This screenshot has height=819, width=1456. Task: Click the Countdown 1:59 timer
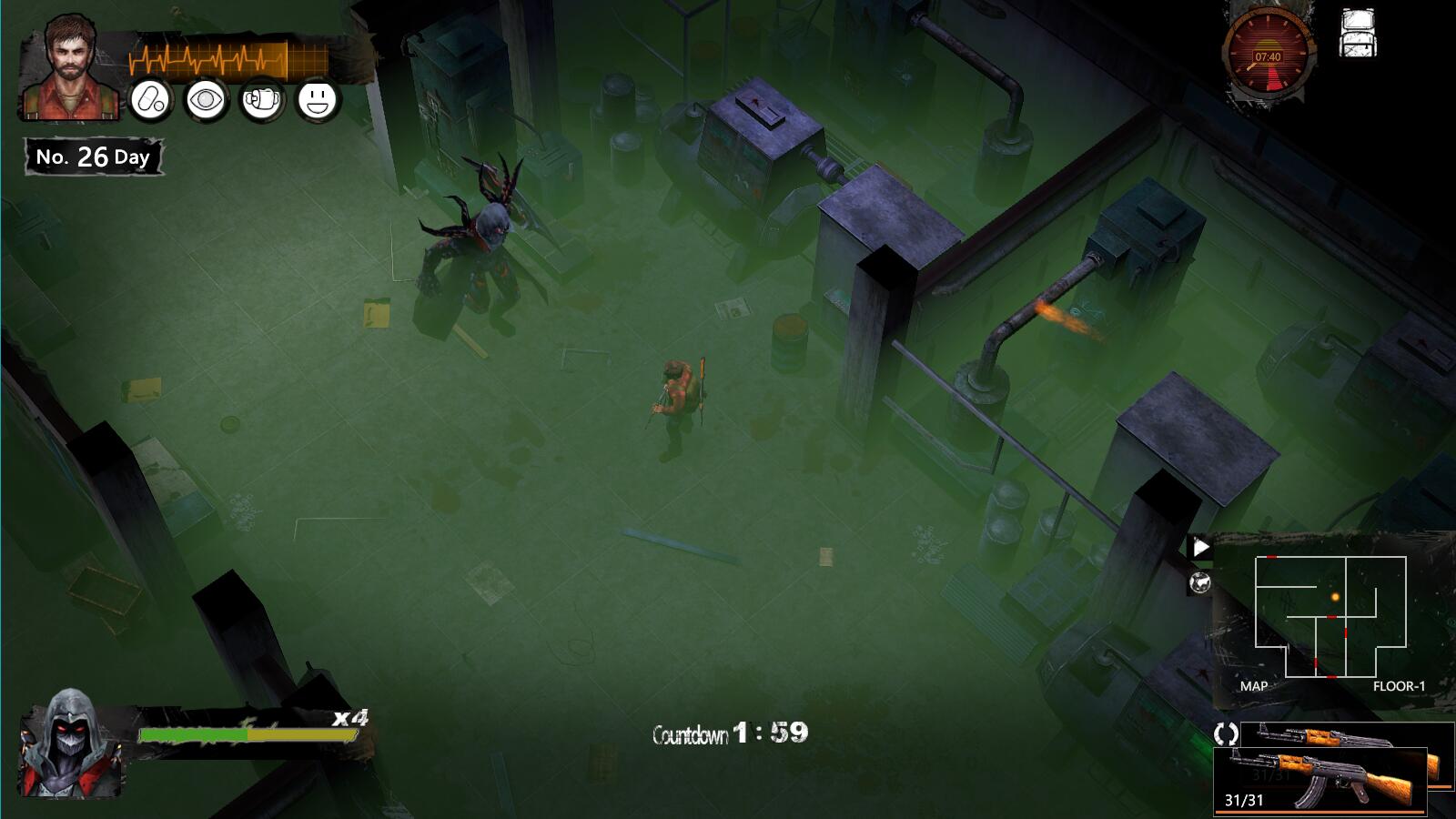[x=728, y=733]
